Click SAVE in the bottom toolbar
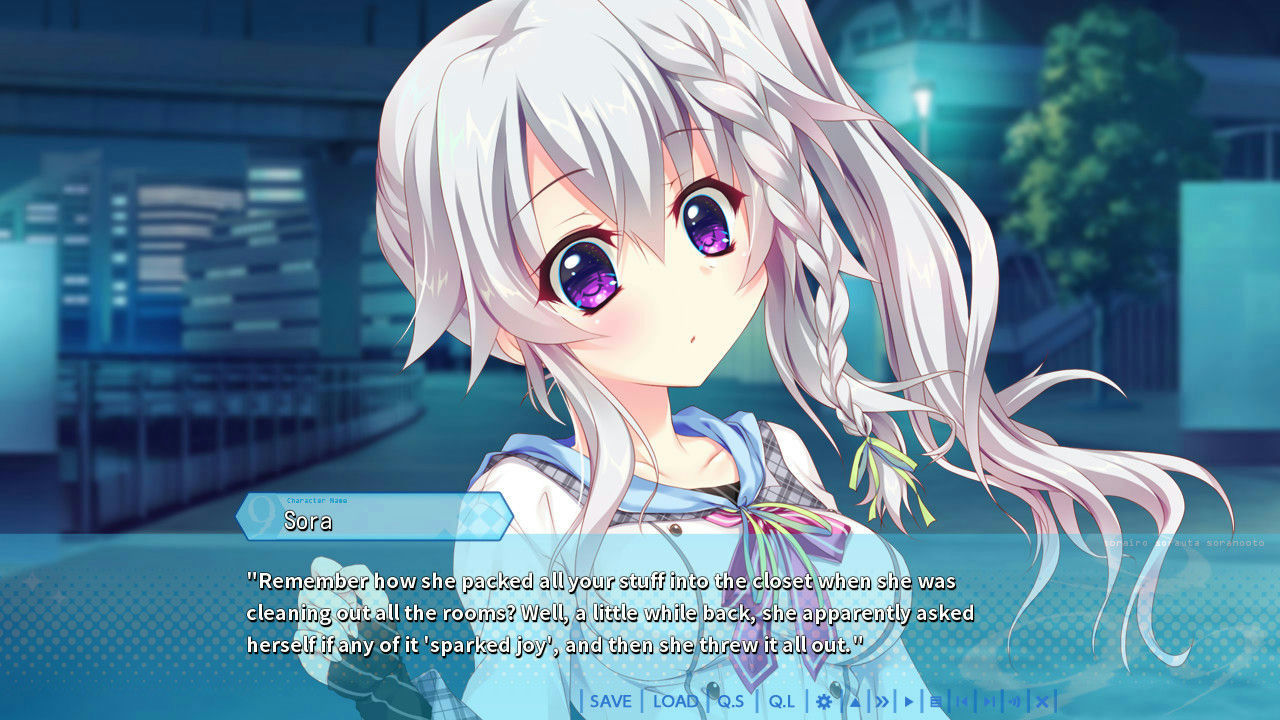 [610, 701]
